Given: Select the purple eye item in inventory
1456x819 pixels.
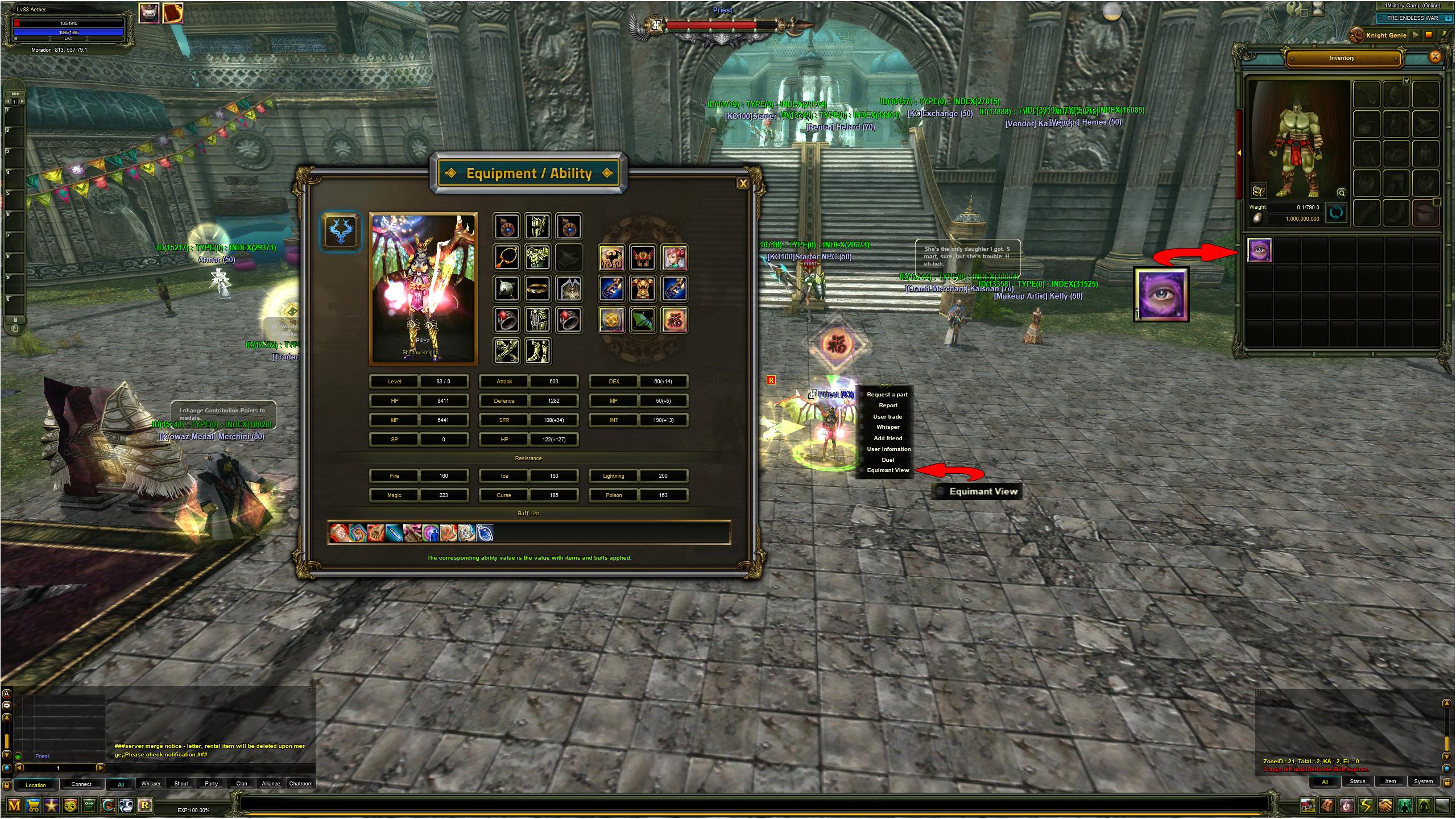Looking at the screenshot, I should pyautogui.click(x=1259, y=250).
